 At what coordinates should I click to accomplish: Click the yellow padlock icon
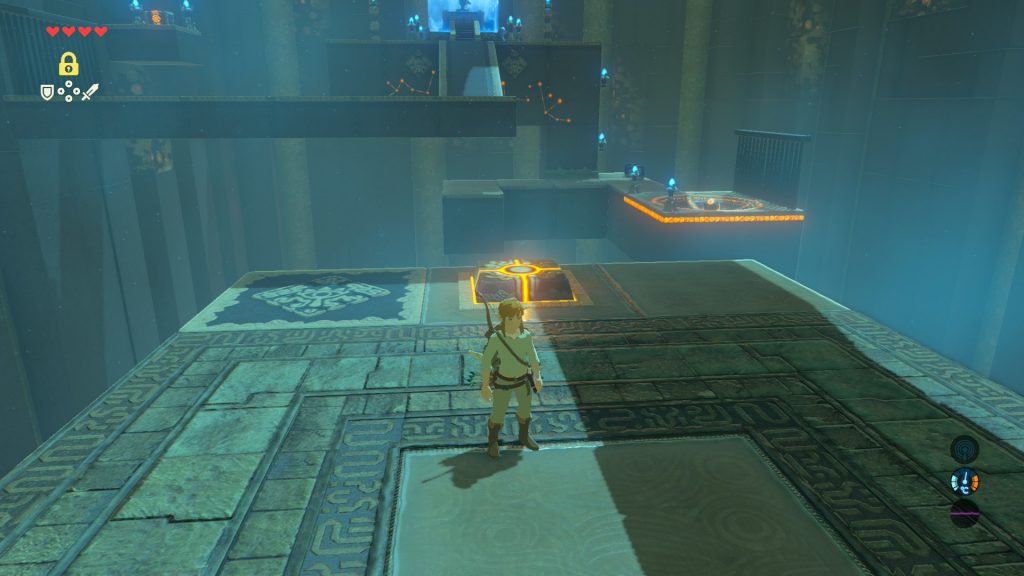[68, 64]
